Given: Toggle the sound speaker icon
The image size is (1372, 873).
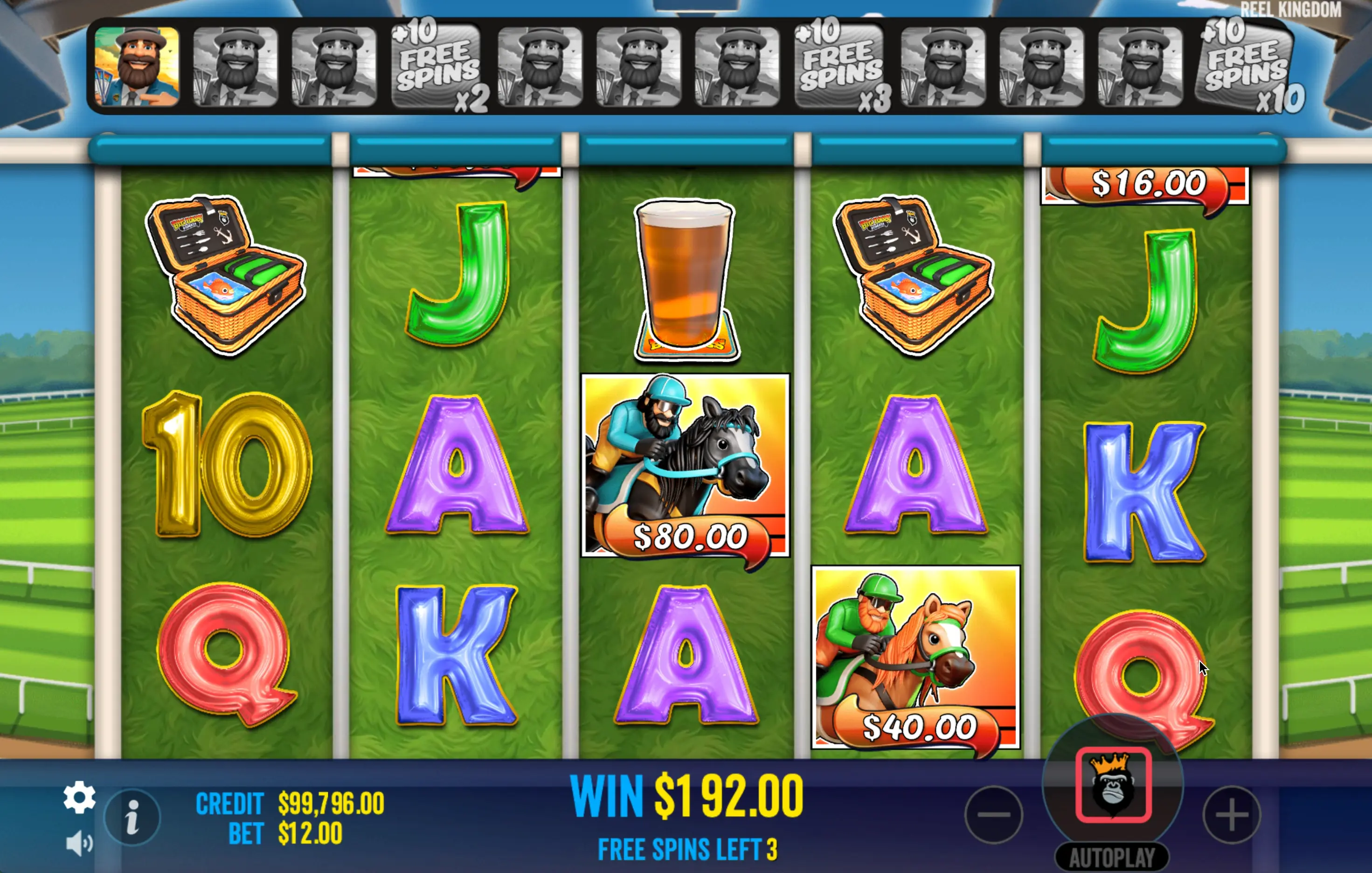Looking at the screenshot, I should pos(79,843).
